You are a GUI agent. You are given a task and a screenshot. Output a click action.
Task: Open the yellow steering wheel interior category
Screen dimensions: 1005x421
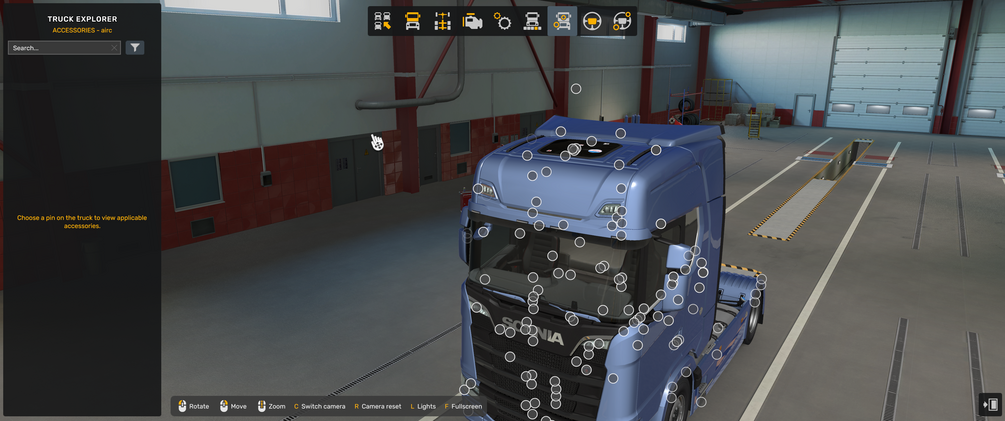coord(592,21)
